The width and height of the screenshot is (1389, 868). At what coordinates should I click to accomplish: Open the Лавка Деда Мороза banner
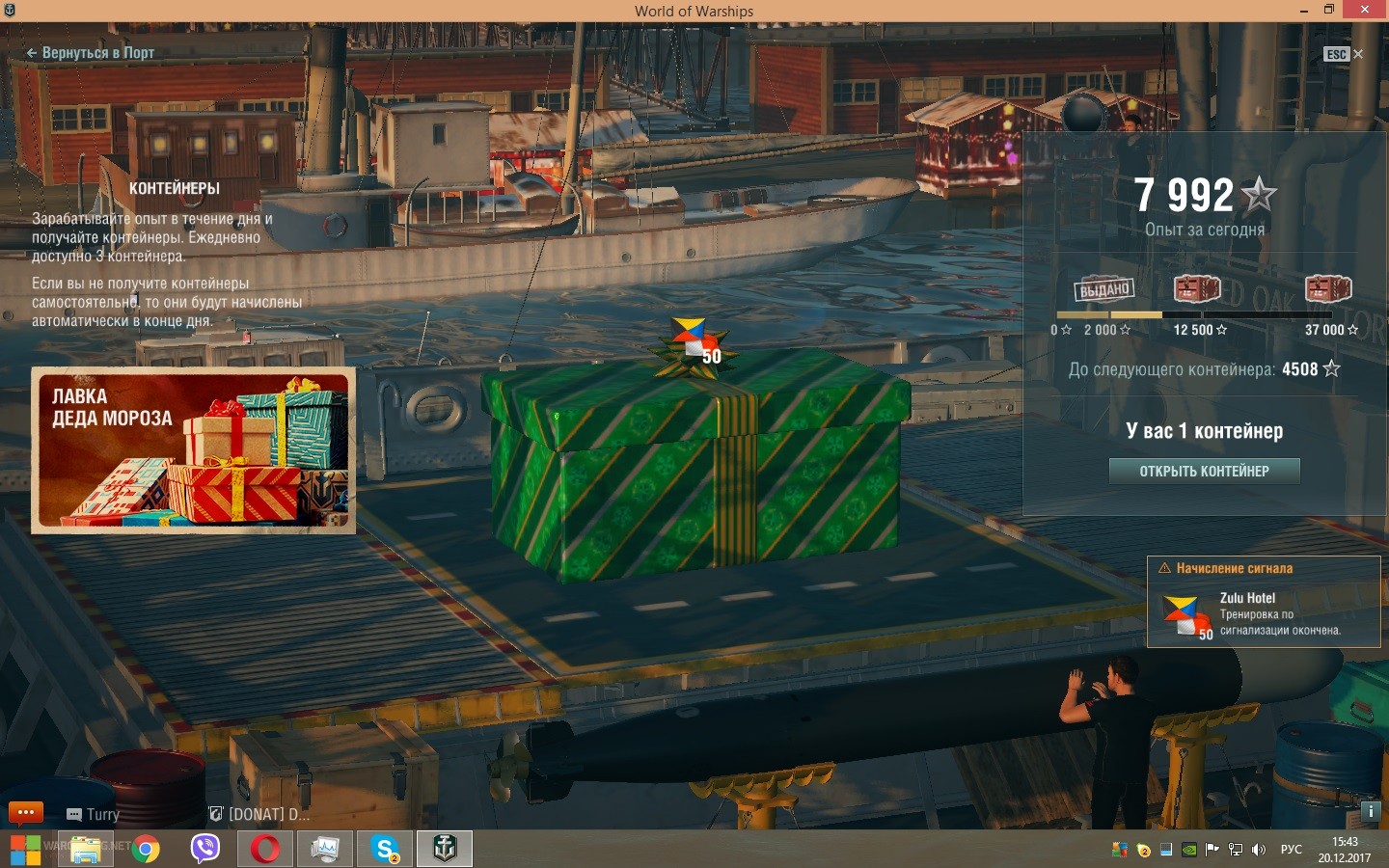pos(194,449)
